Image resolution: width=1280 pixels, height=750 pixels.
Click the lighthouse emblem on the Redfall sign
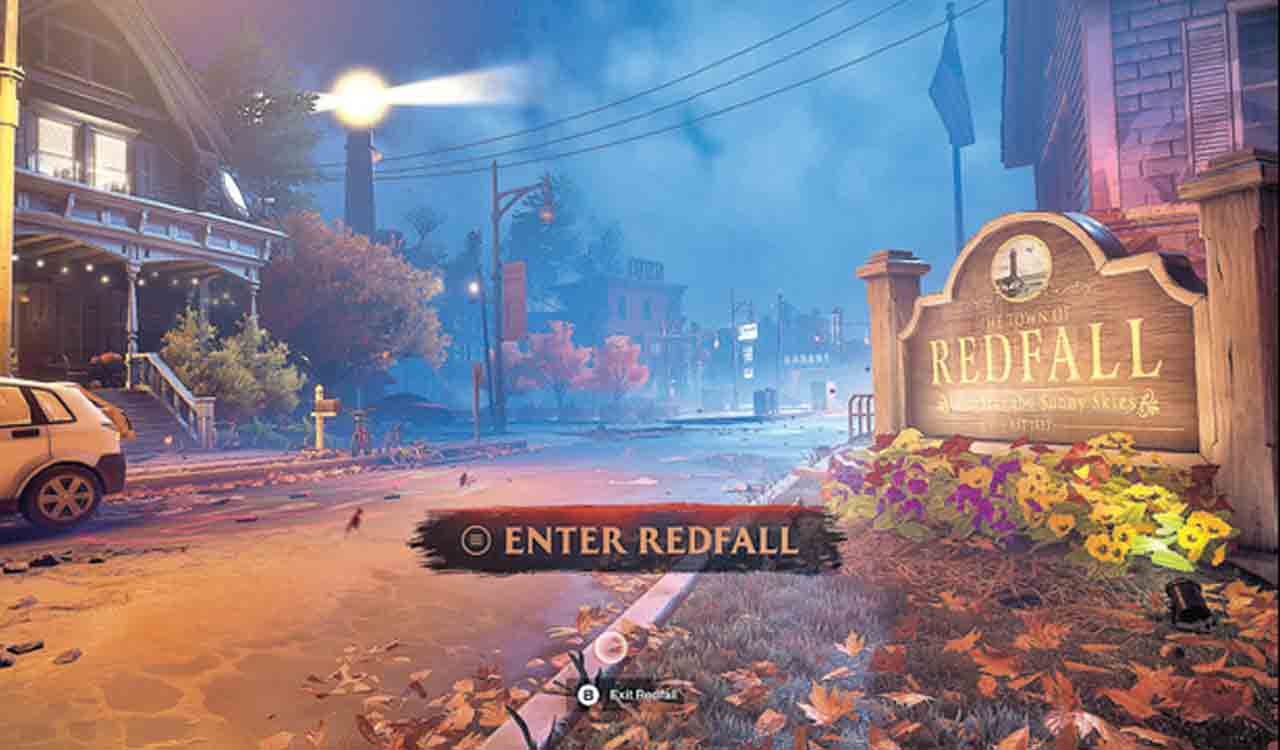point(1022,268)
